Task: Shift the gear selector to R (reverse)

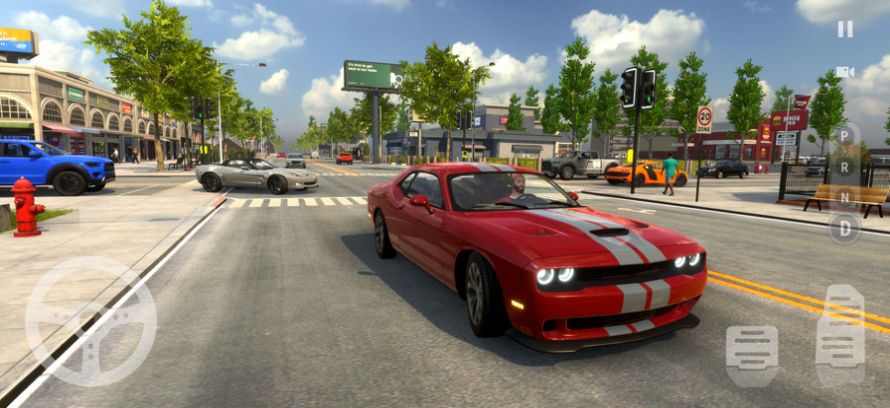Action: pyautogui.click(x=844, y=165)
